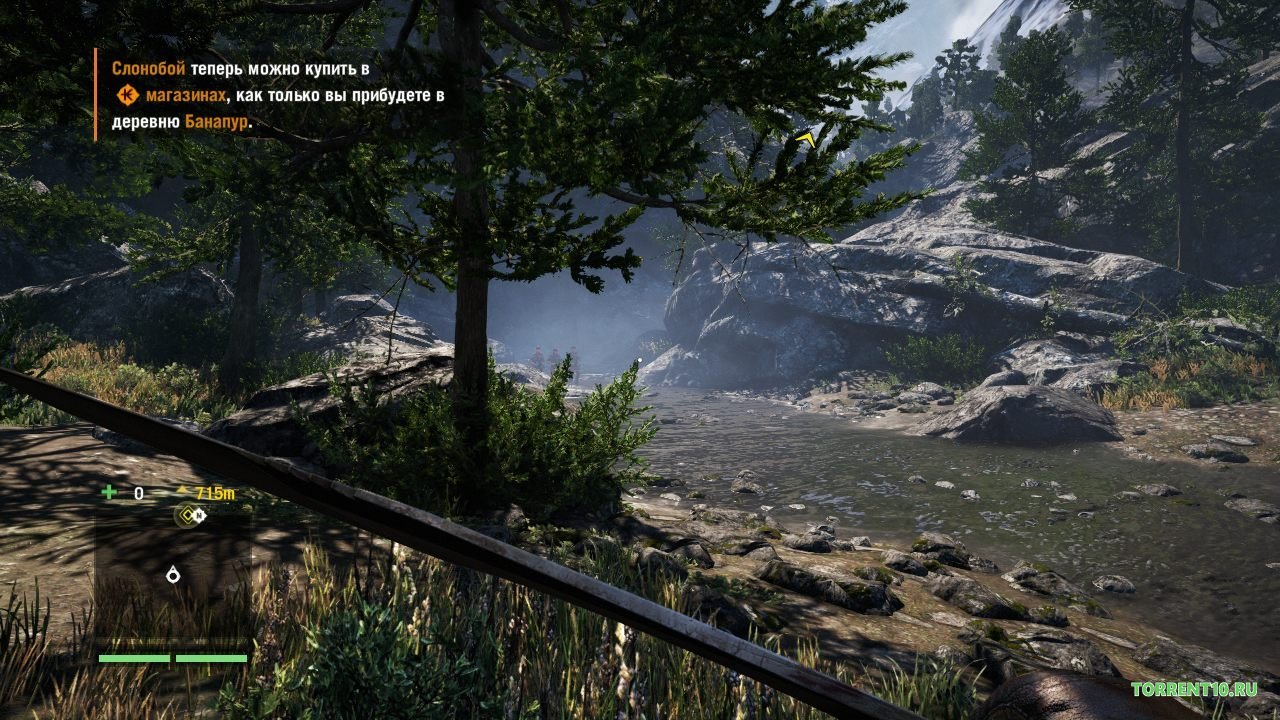Image resolution: width=1280 pixels, height=720 pixels.
Task: Toggle the ammo counter showing 0
Action: 139,492
